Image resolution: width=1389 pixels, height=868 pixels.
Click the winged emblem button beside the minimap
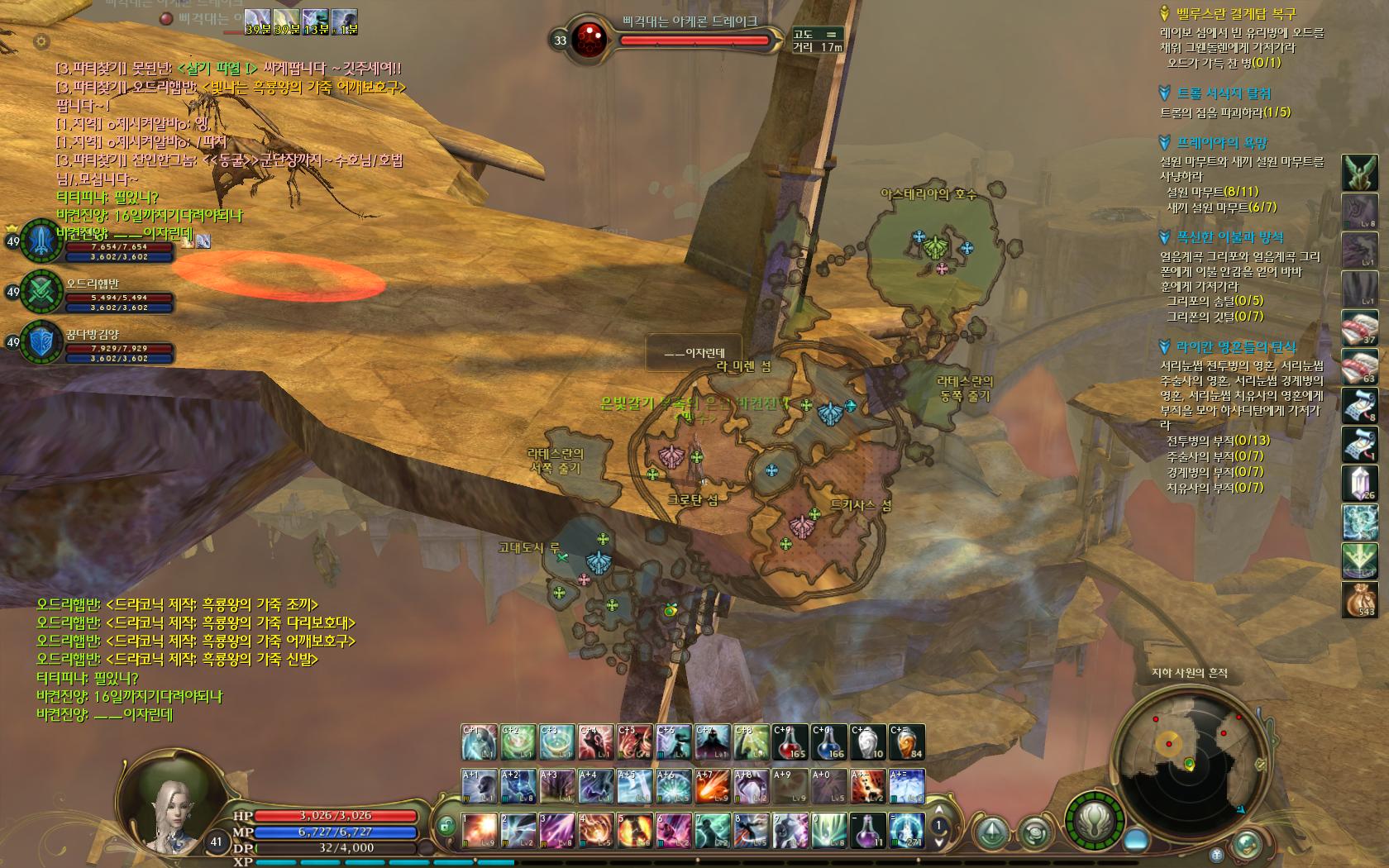click(x=1096, y=820)
